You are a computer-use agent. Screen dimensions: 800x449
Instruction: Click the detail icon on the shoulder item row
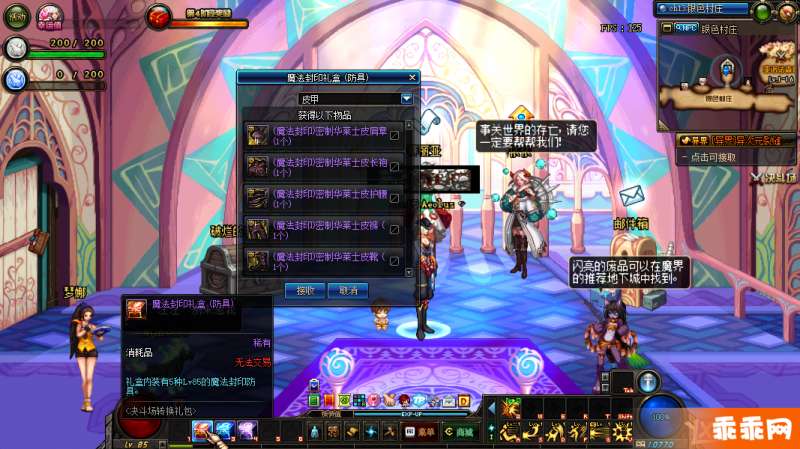point(395,135)
